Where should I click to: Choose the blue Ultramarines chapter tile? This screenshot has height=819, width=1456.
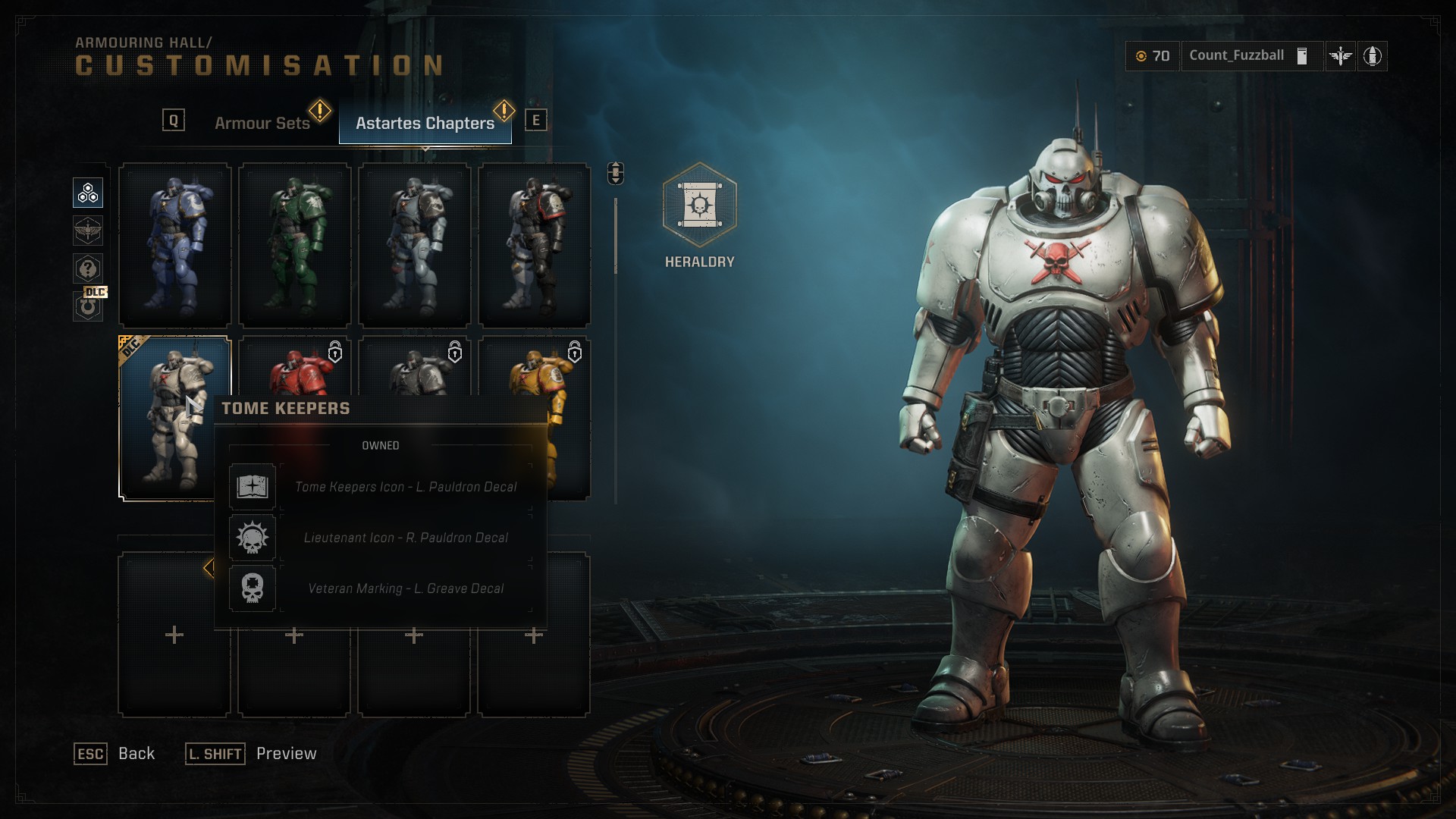[175, 245]
